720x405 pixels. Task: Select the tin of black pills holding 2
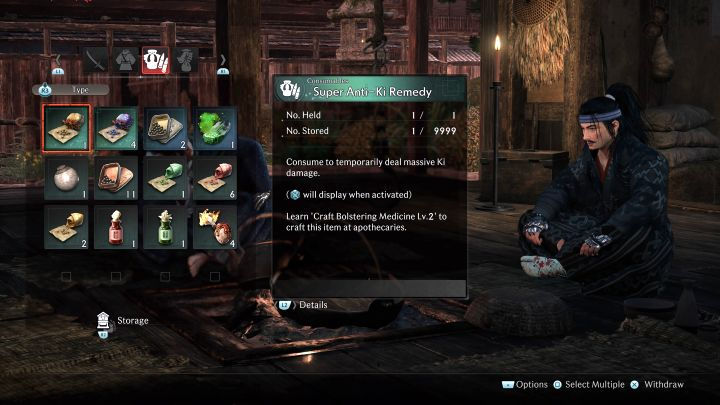point(166,128)
